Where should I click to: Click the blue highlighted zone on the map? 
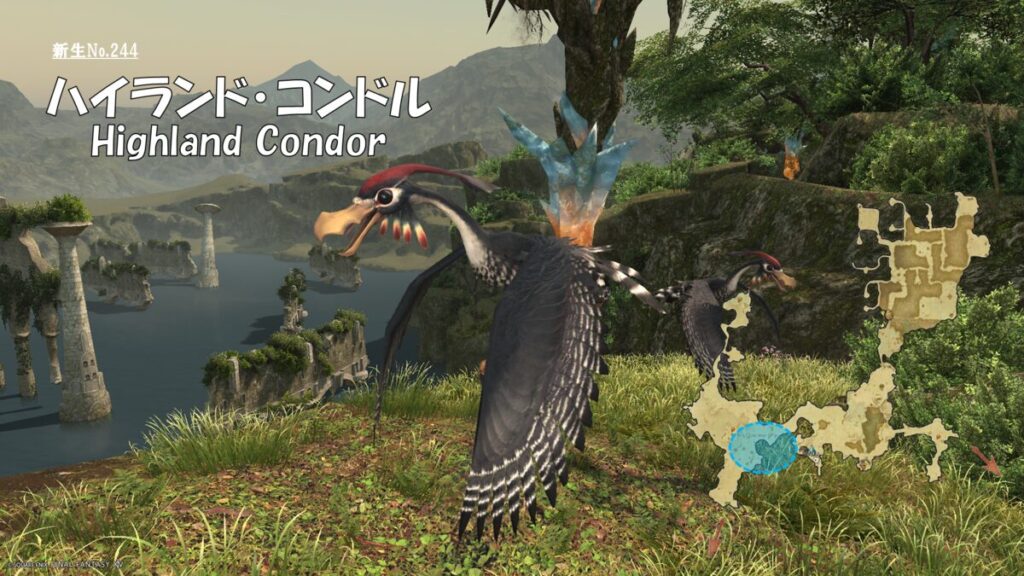coord(763,447)
